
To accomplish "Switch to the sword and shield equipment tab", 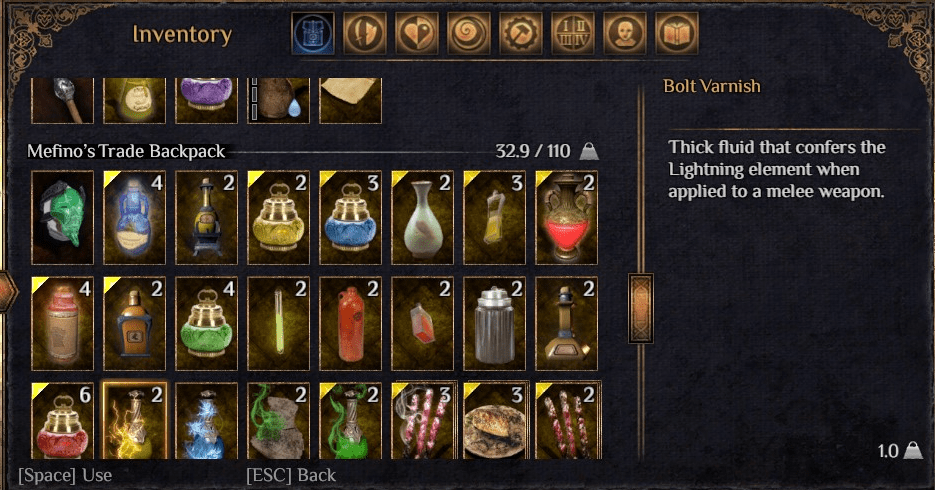I will click(x=365, y=34).
